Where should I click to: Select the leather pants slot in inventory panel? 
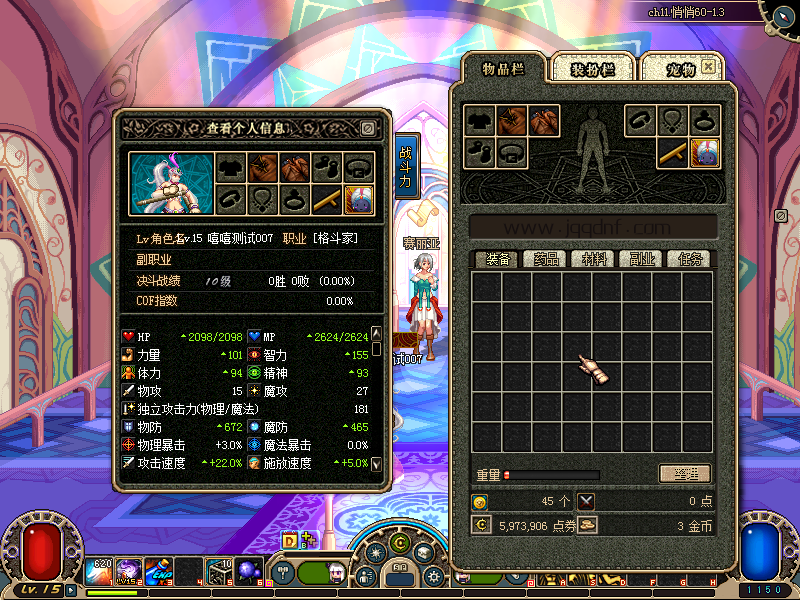coord(544,121)
